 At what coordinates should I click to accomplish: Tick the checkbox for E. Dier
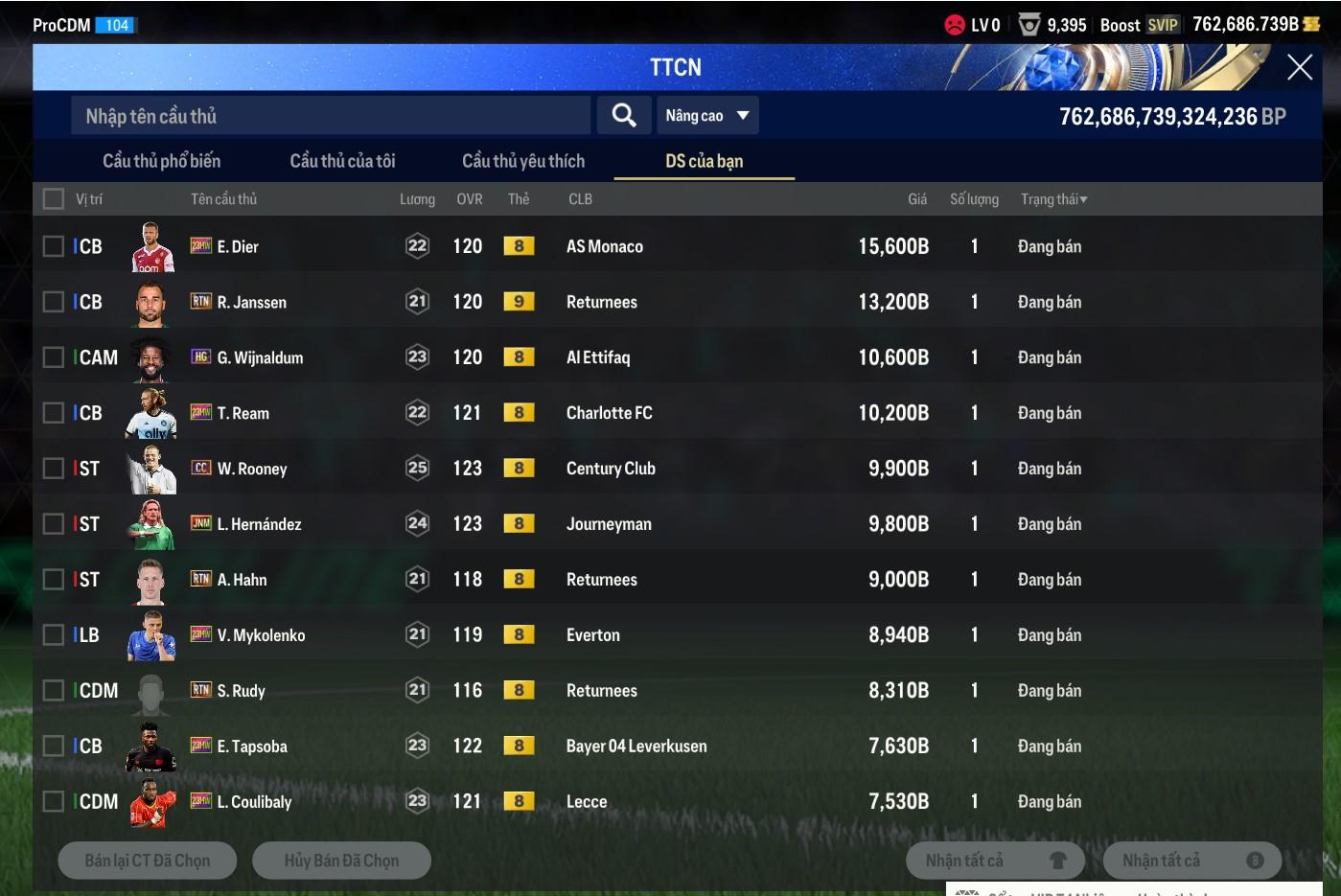coord(54,246)
